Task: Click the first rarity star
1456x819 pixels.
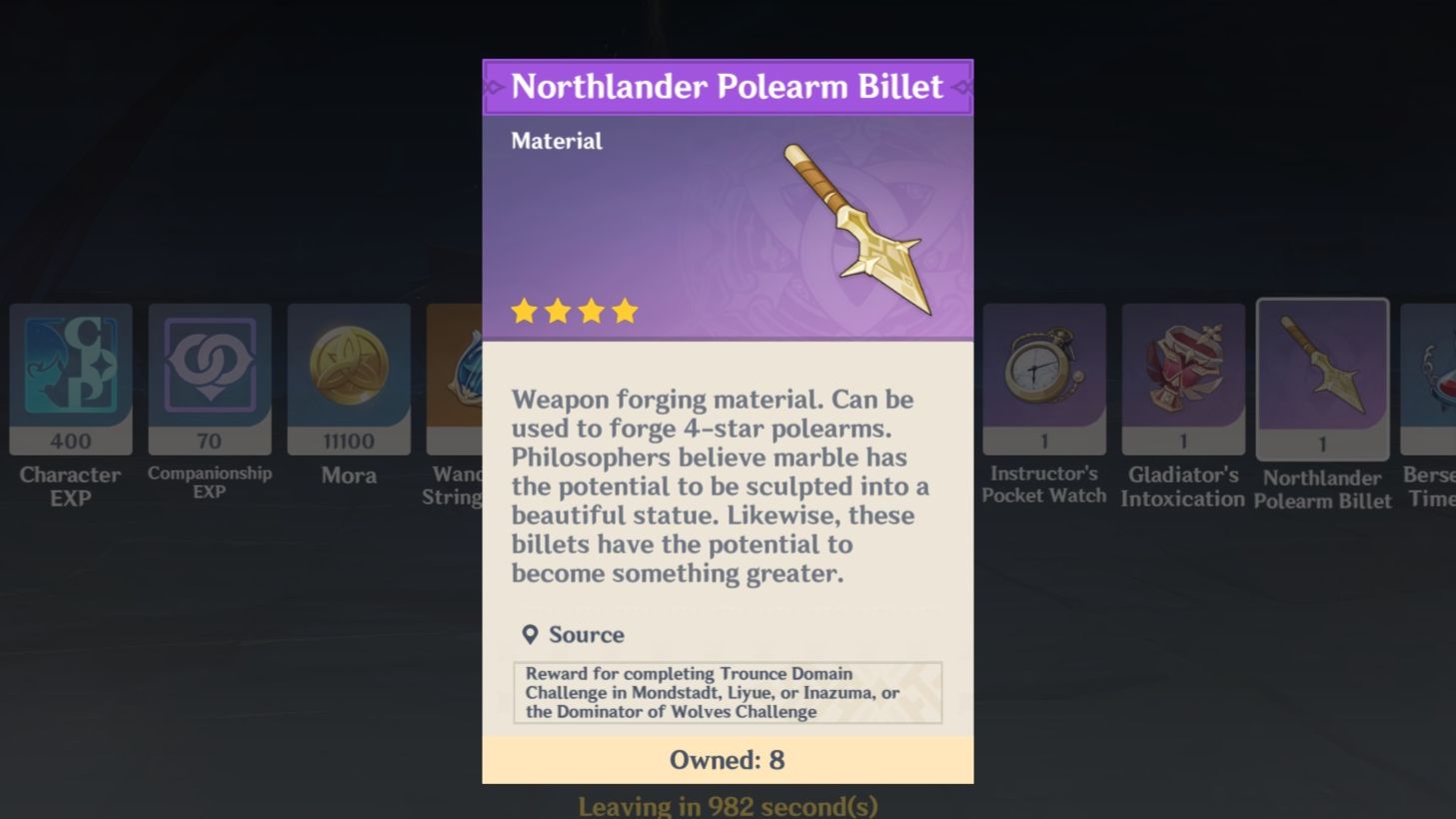Action: tap(526, 311)
